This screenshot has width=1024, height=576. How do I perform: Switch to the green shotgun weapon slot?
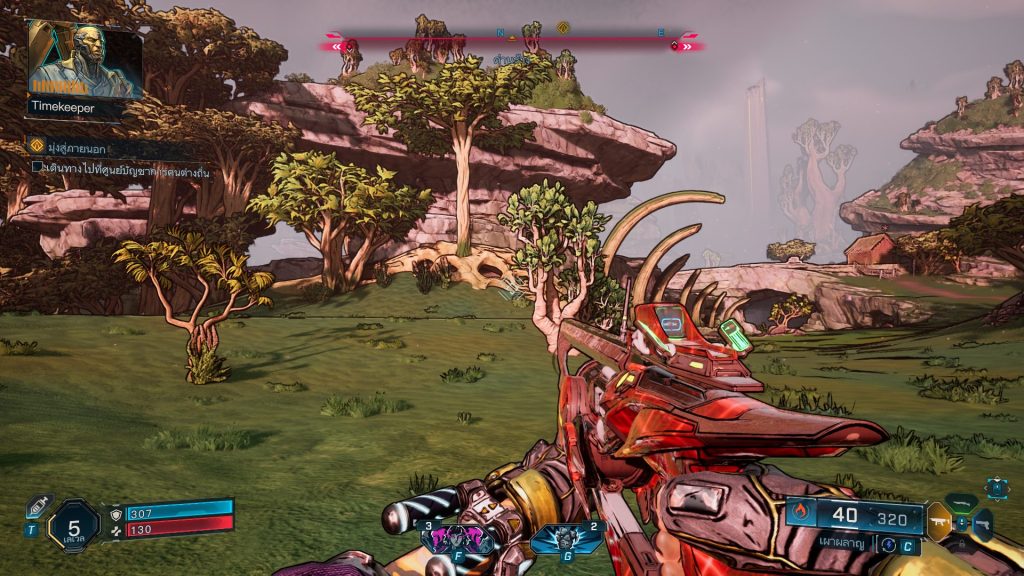(962, 502)
